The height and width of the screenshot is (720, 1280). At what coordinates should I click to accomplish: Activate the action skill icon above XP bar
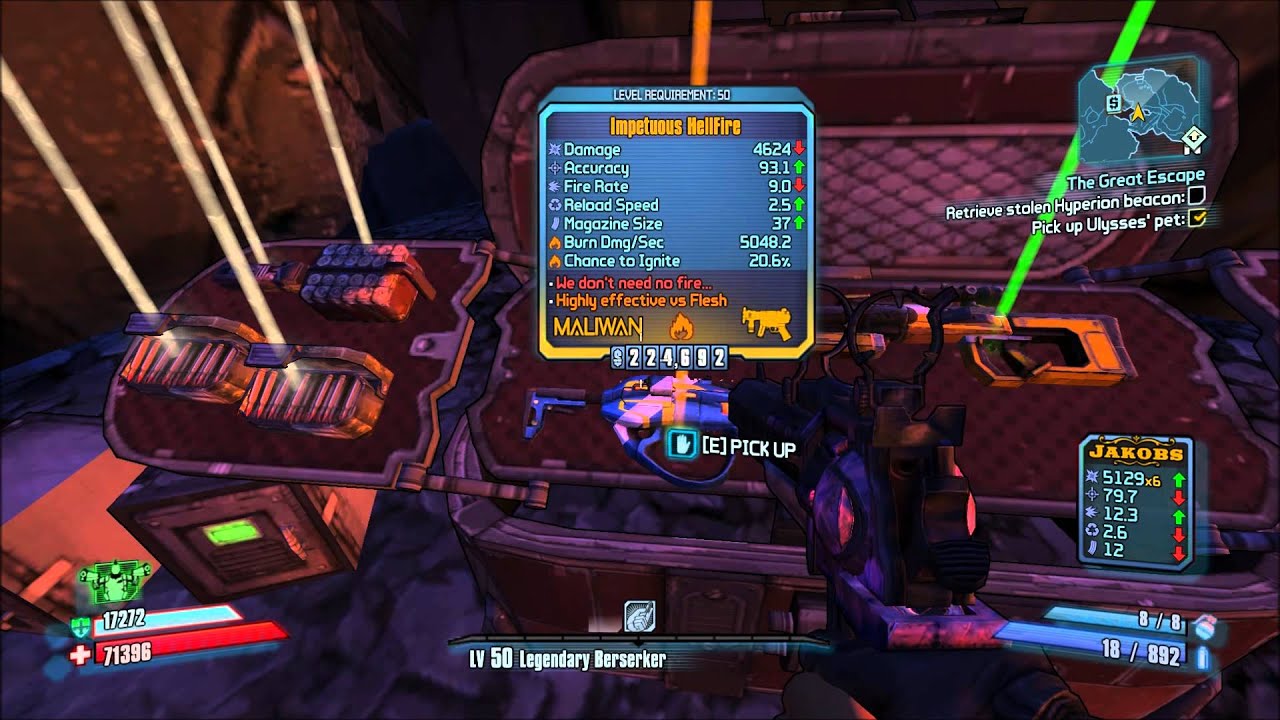tap(637, 616)
